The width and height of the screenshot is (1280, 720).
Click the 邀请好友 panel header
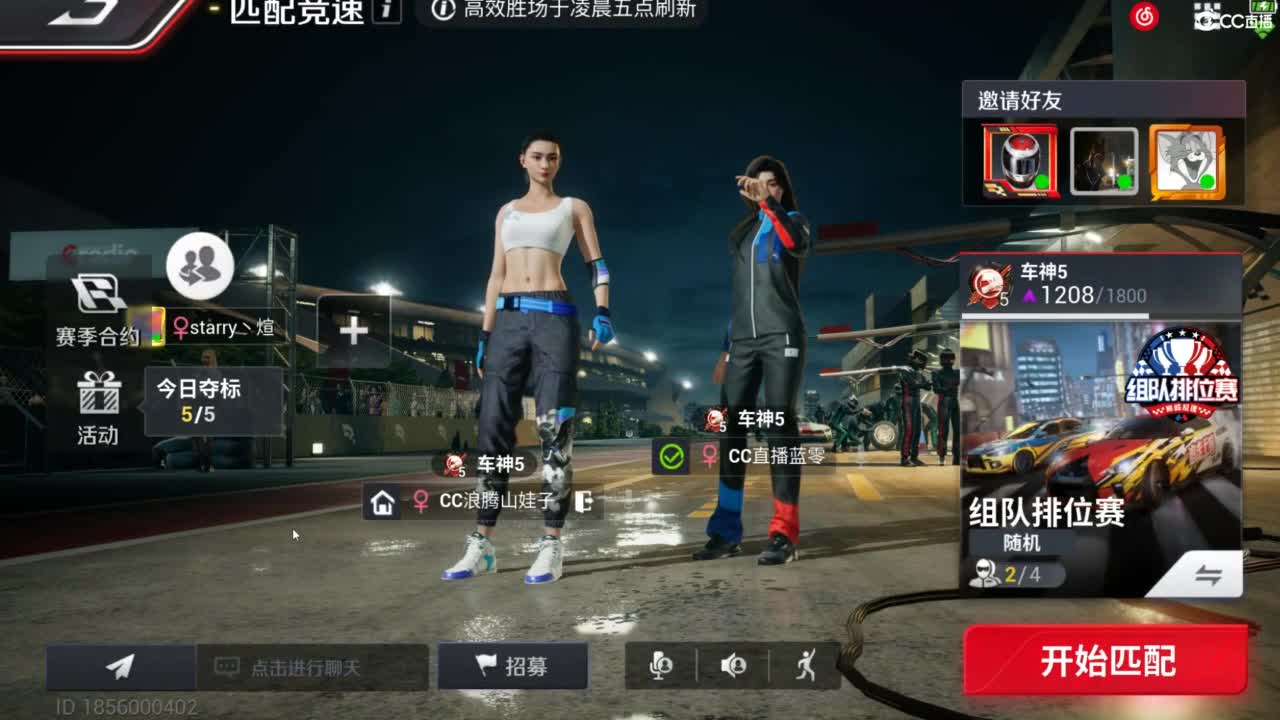coord(1021,100)
